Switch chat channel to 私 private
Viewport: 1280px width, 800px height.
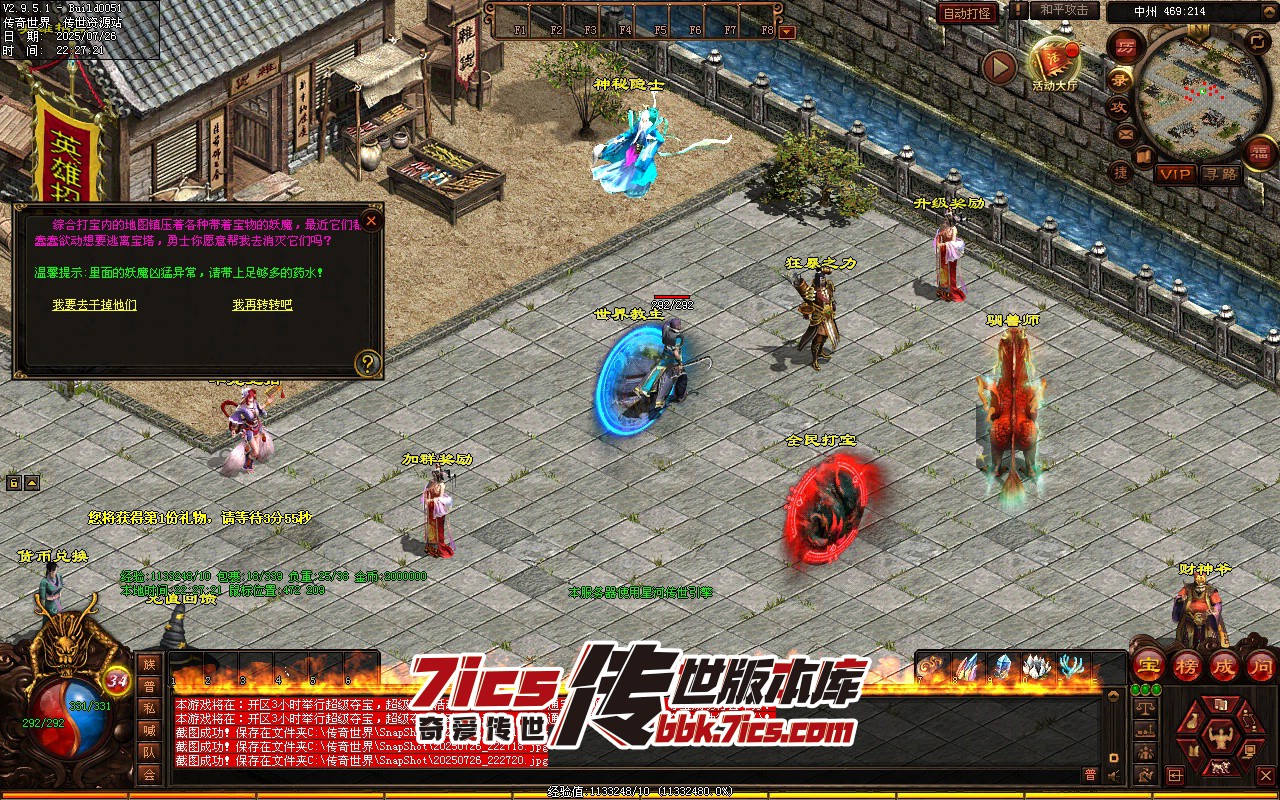(x=149, y=708)
